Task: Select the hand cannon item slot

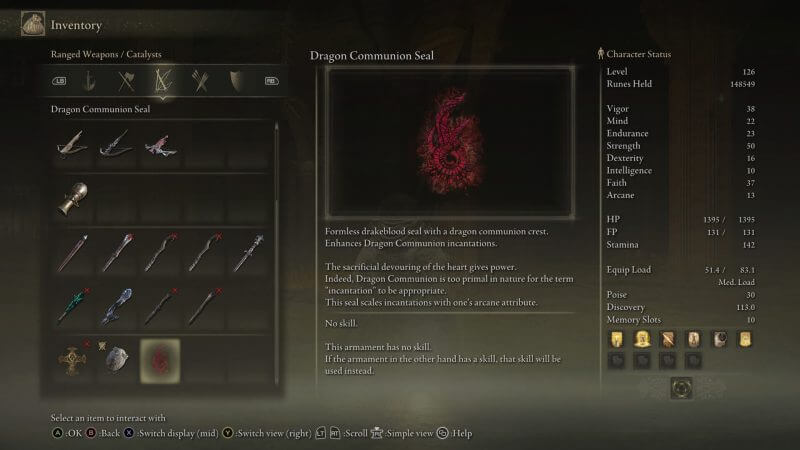Action: (73, 198)
